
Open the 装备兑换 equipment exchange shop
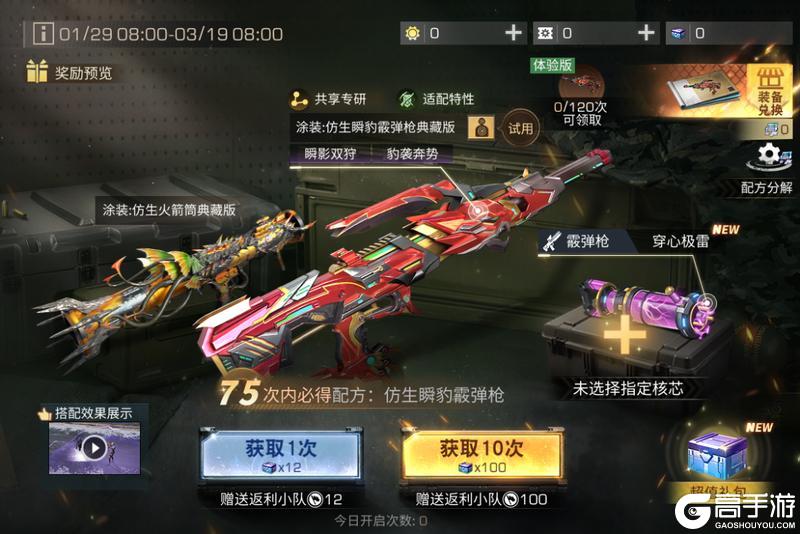tap(768, 90)
